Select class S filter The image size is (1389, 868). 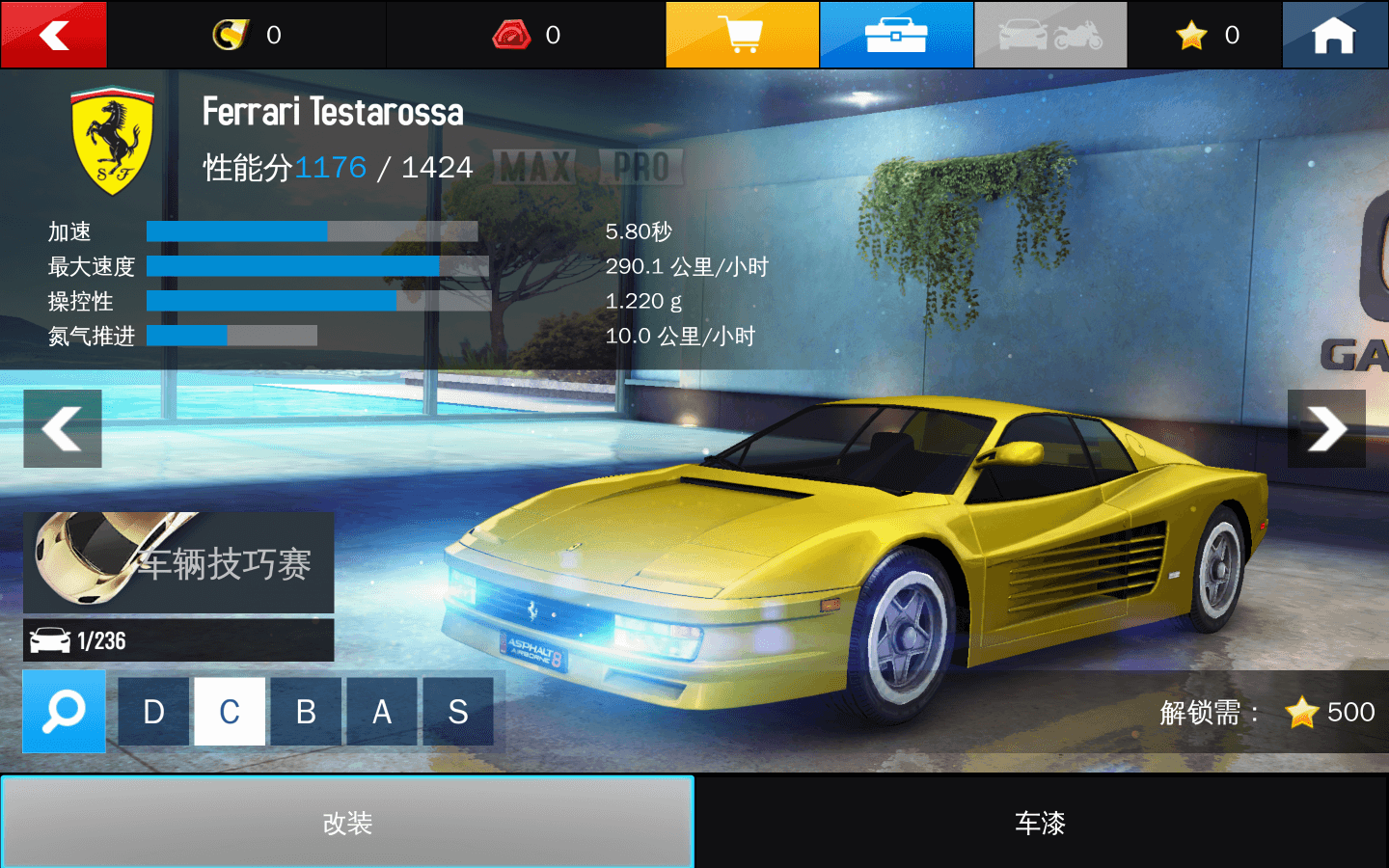tap(458, 712)
